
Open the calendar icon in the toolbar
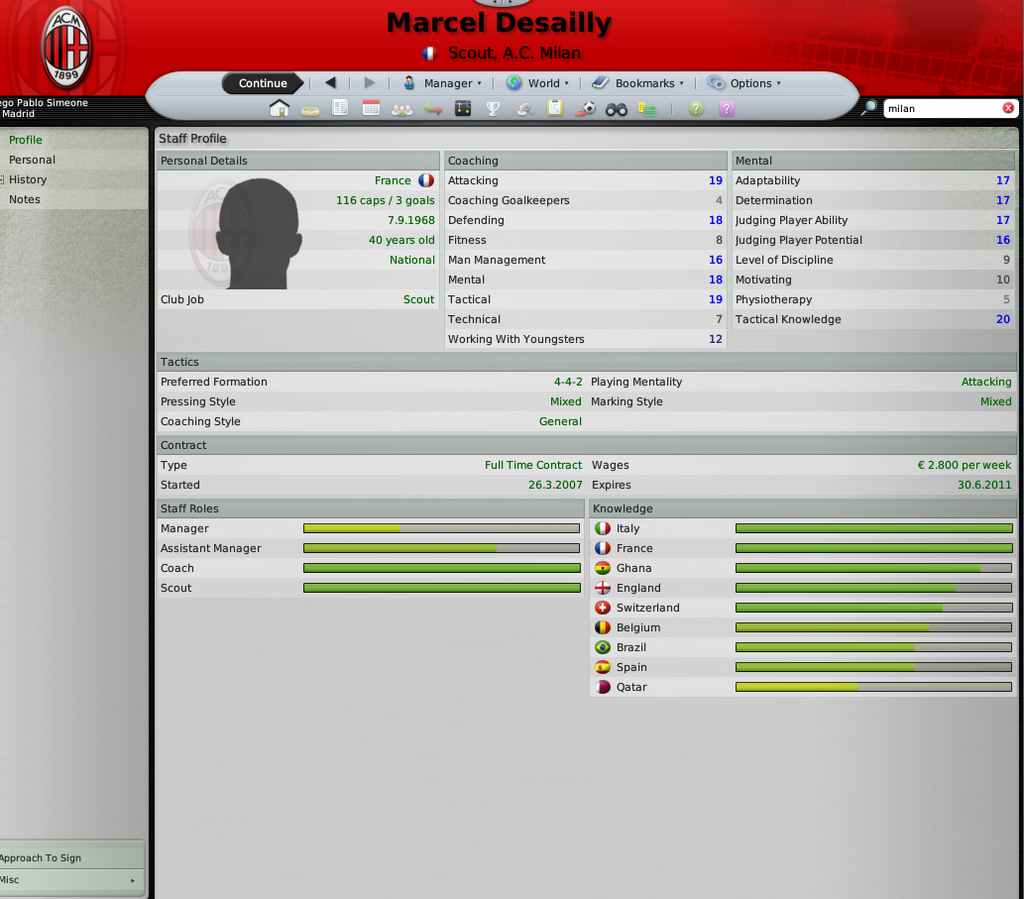[x=371, y=109]
